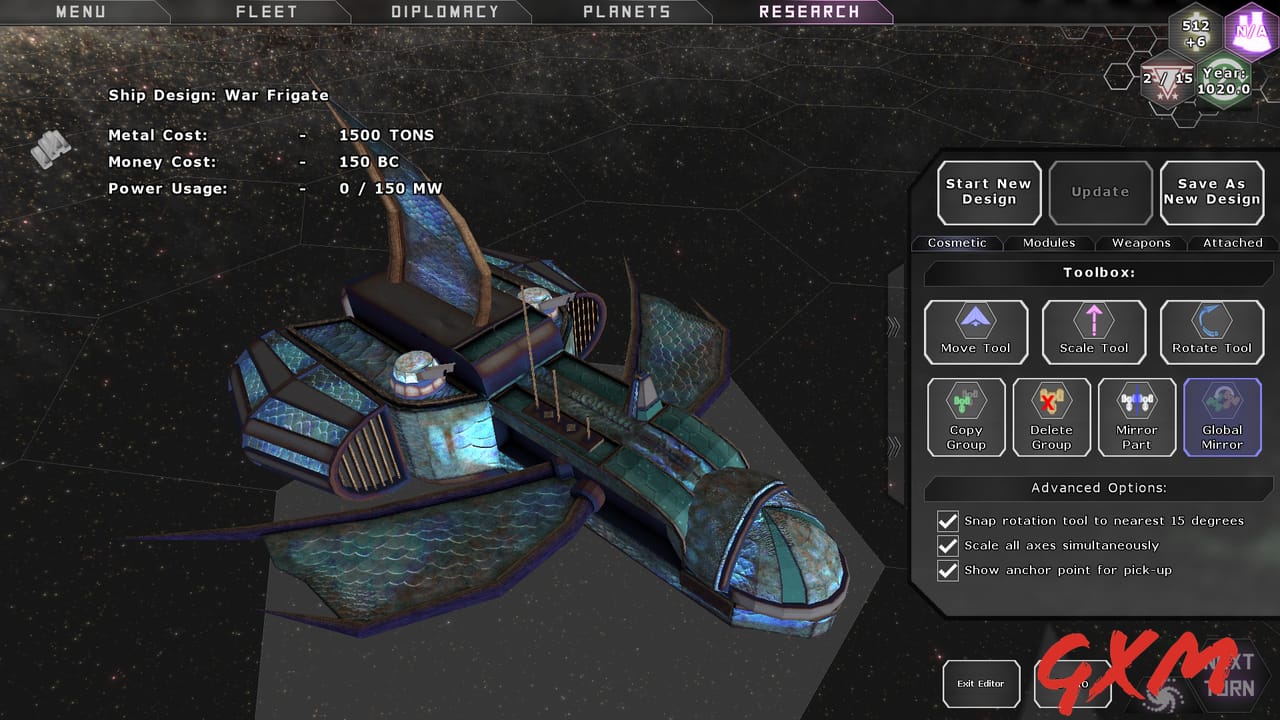
Task: Activate the Move Tool
Action: 975,332
